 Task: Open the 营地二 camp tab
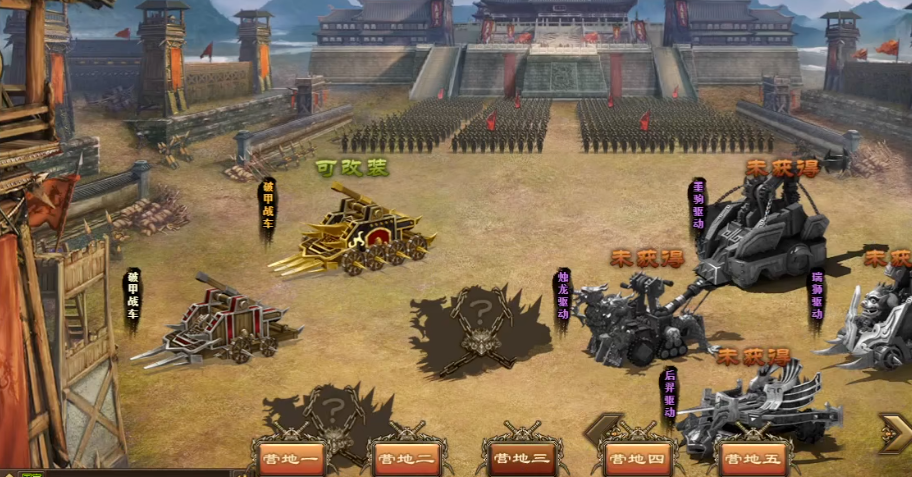(405, 460)
